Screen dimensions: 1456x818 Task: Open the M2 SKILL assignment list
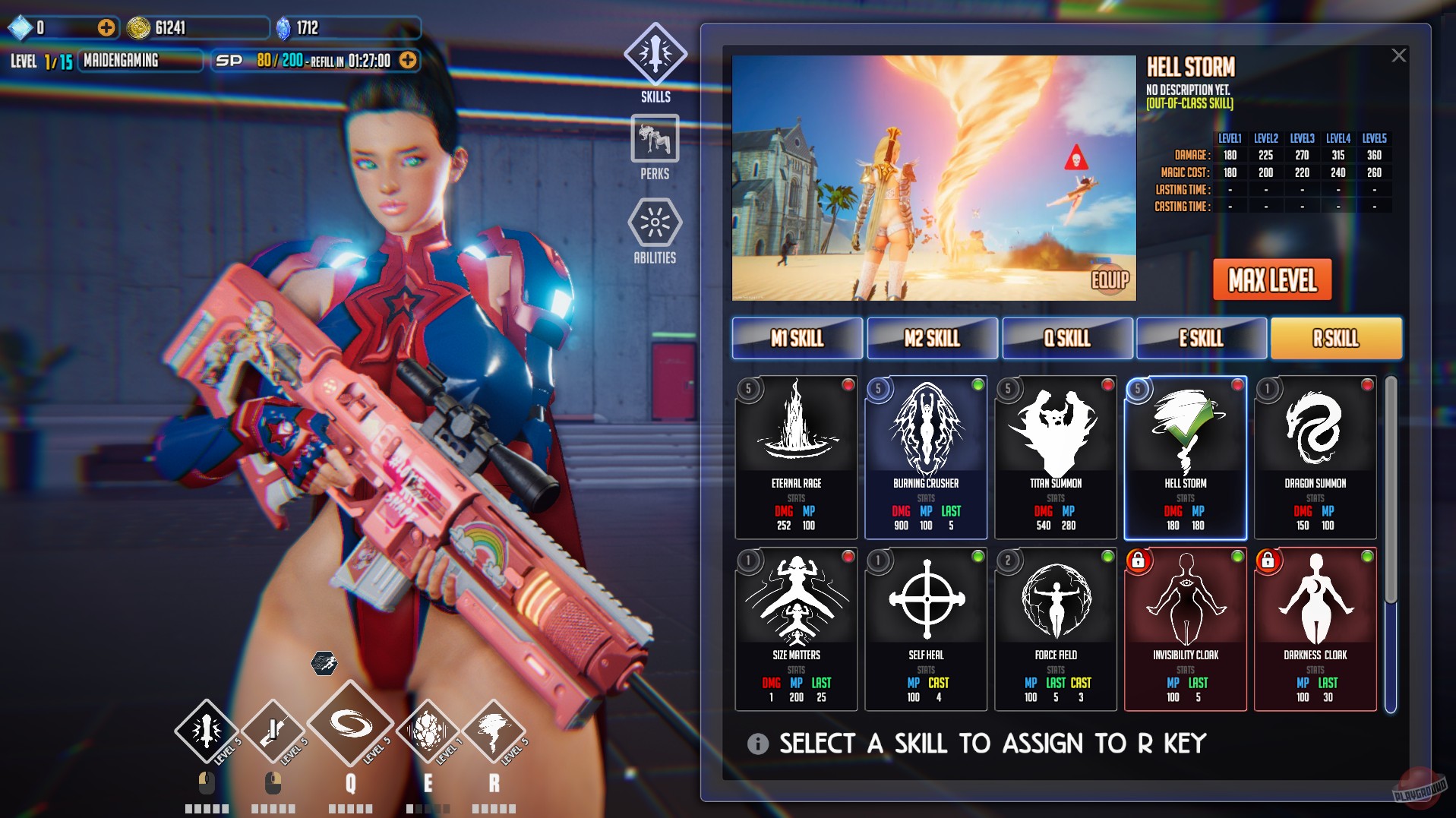pos(932,338)
